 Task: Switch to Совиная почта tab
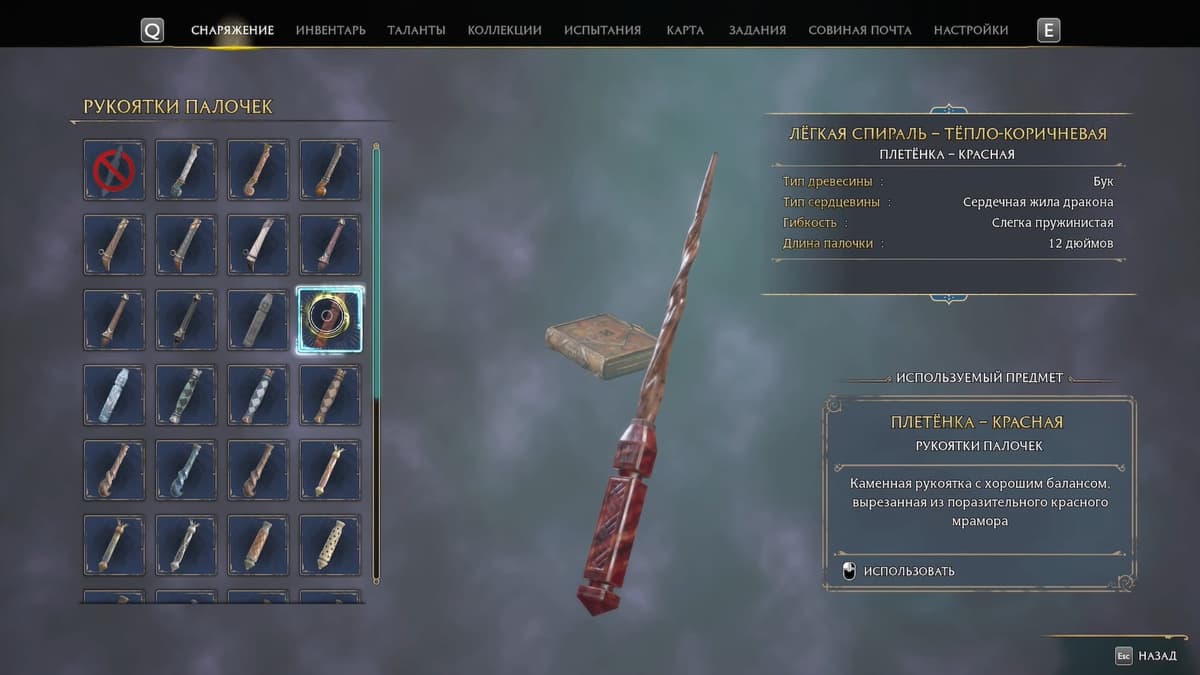point(860,30)
